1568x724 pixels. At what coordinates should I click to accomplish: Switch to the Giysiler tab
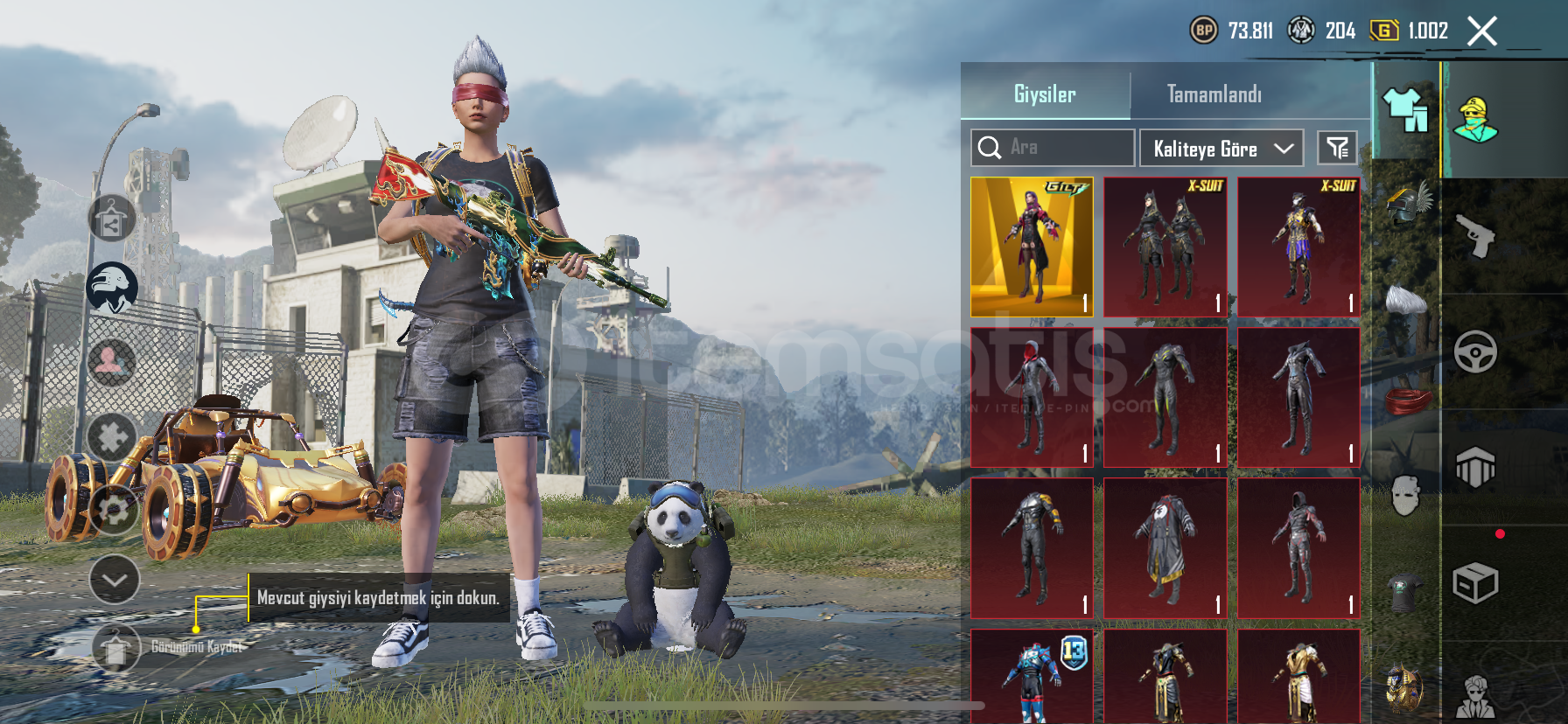[x=1045, y=94]
